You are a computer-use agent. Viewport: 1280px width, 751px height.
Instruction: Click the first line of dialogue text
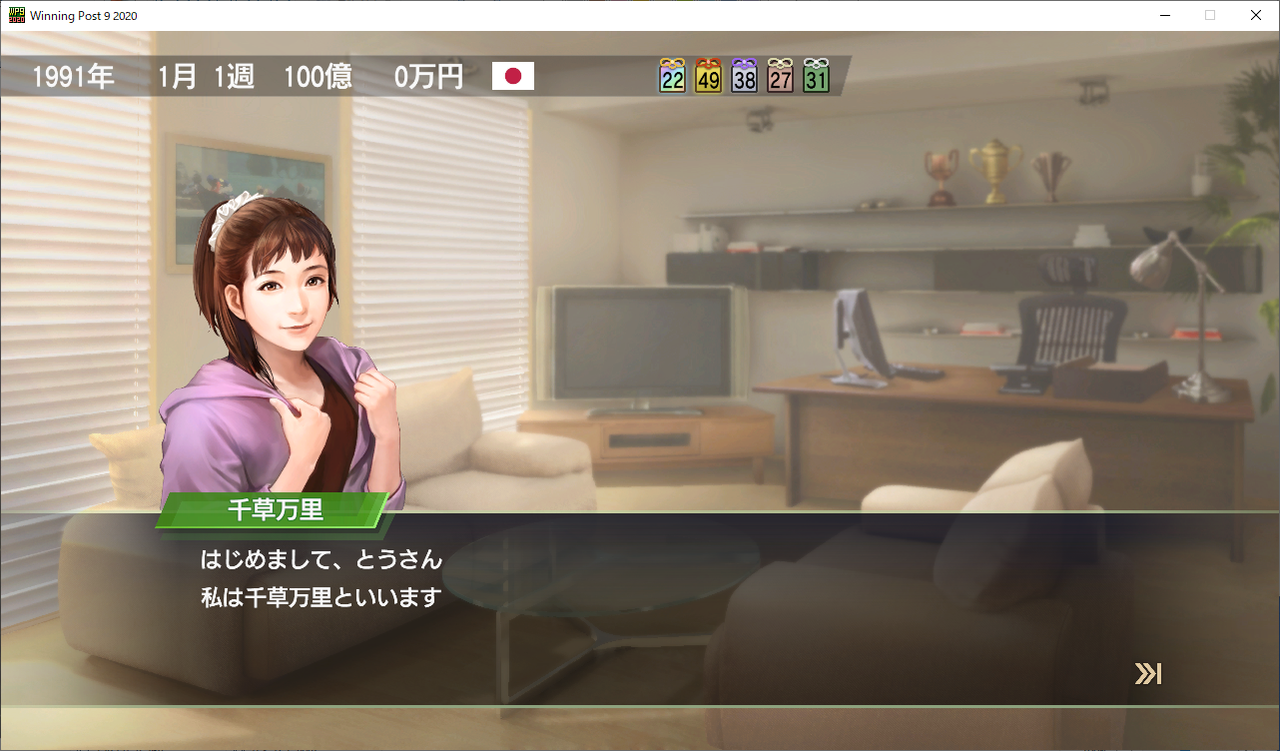point(320,560)
